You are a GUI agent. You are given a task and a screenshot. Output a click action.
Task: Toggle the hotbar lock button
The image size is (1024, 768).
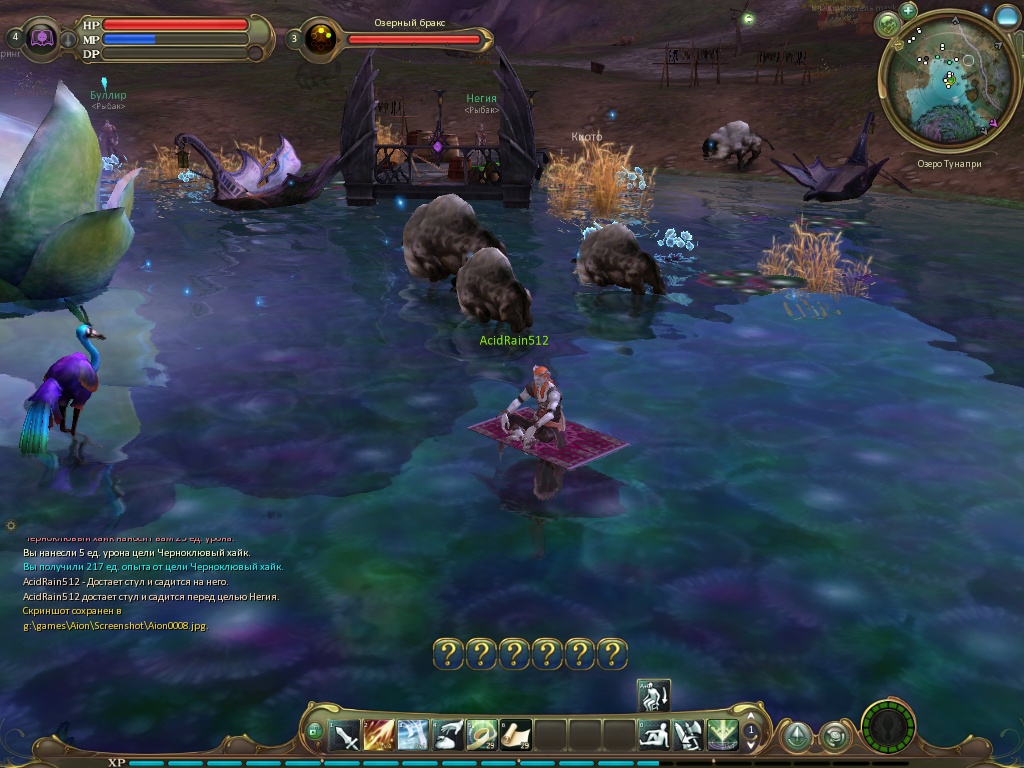[315, 731]
